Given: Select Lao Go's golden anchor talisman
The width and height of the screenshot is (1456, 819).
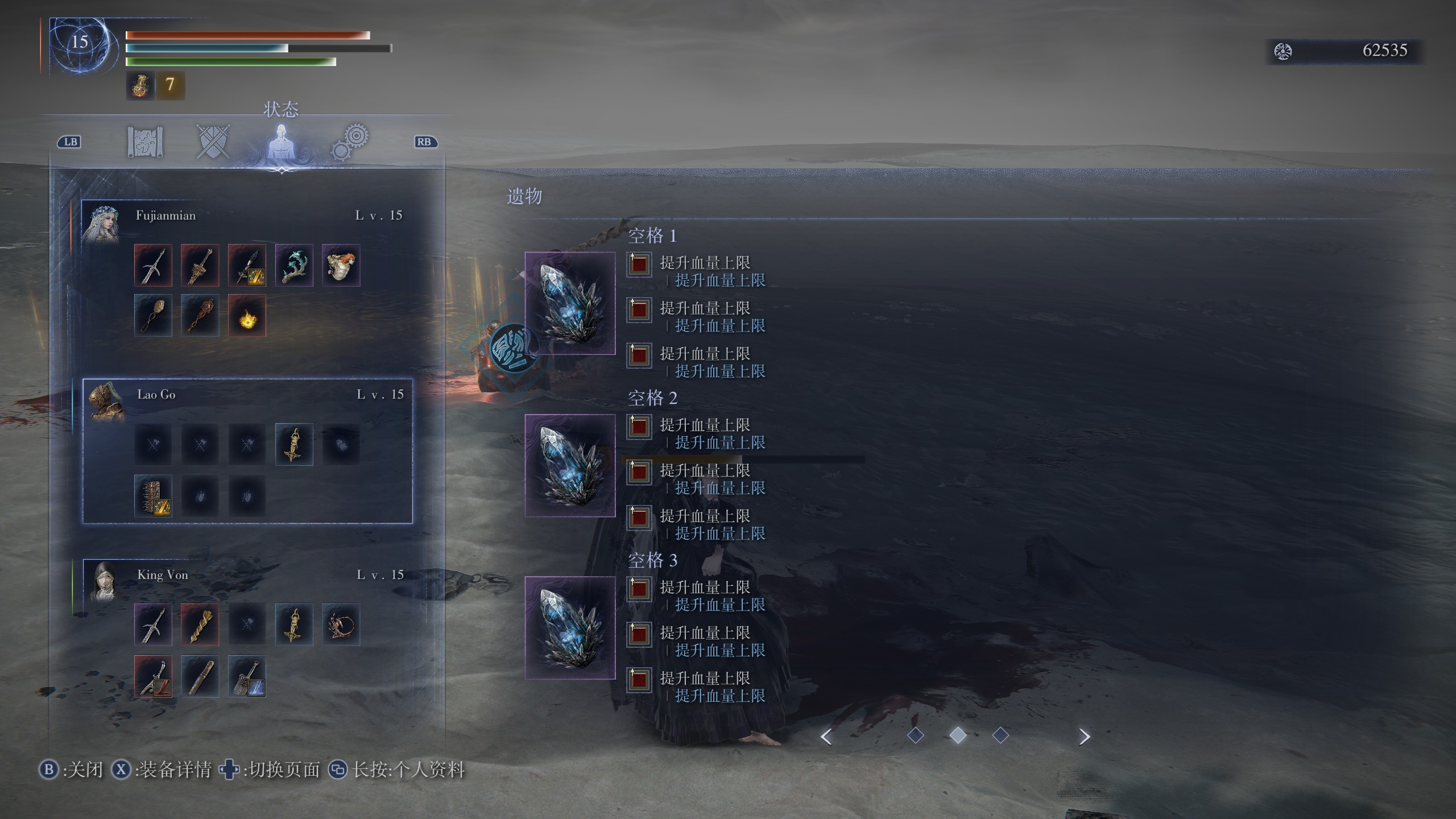Looking at the screenshot, I should (294, 445).
